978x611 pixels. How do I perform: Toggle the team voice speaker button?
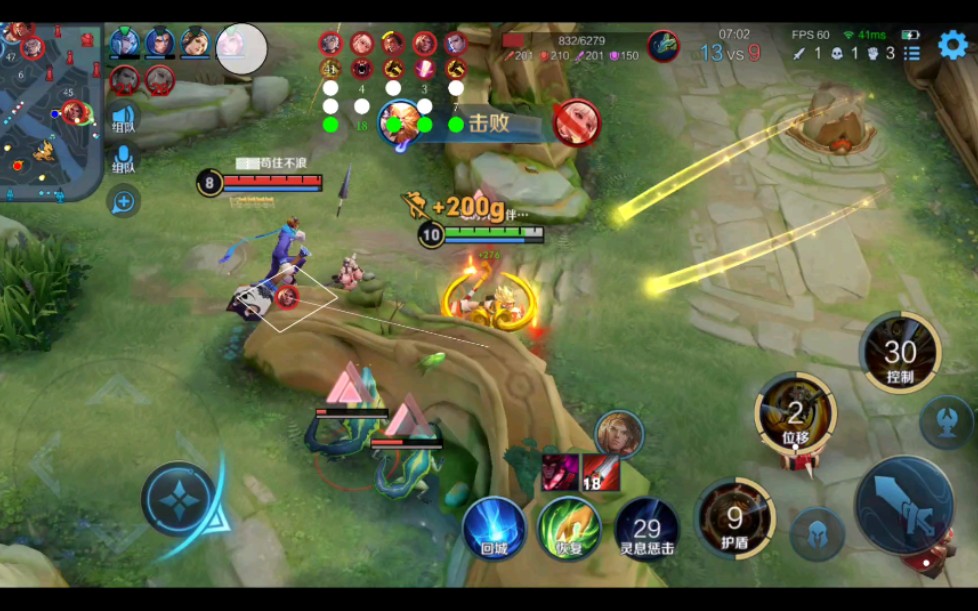tap(123, 118)
